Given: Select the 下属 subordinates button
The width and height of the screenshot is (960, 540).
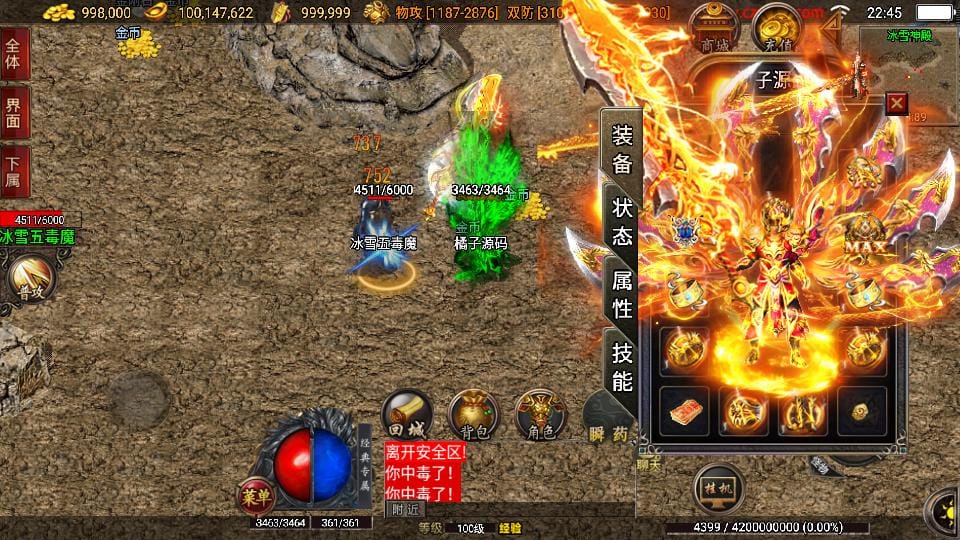Looking at the screenshot, I should coord(14,172).
